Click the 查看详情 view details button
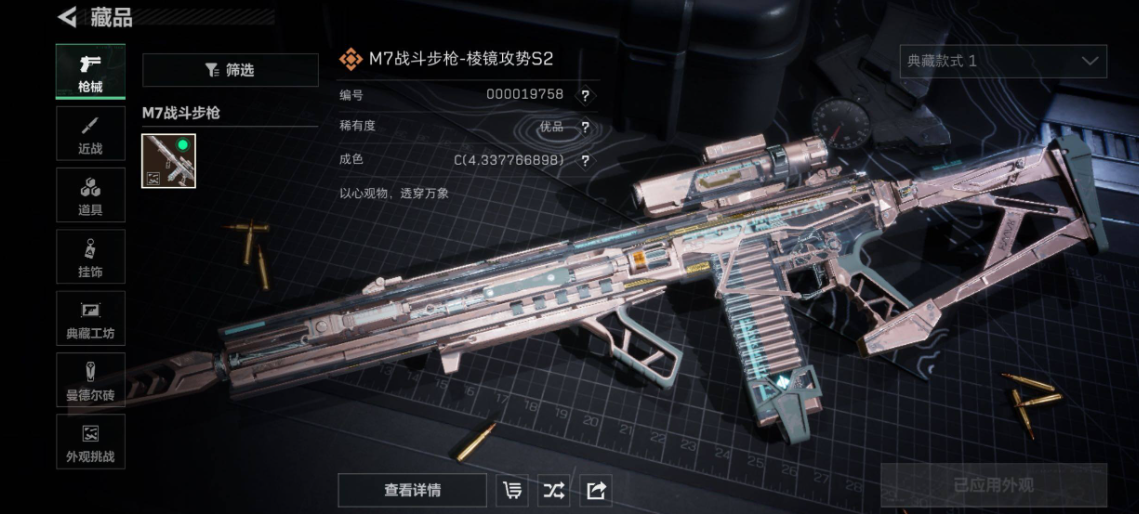 [x=412, y=490]
